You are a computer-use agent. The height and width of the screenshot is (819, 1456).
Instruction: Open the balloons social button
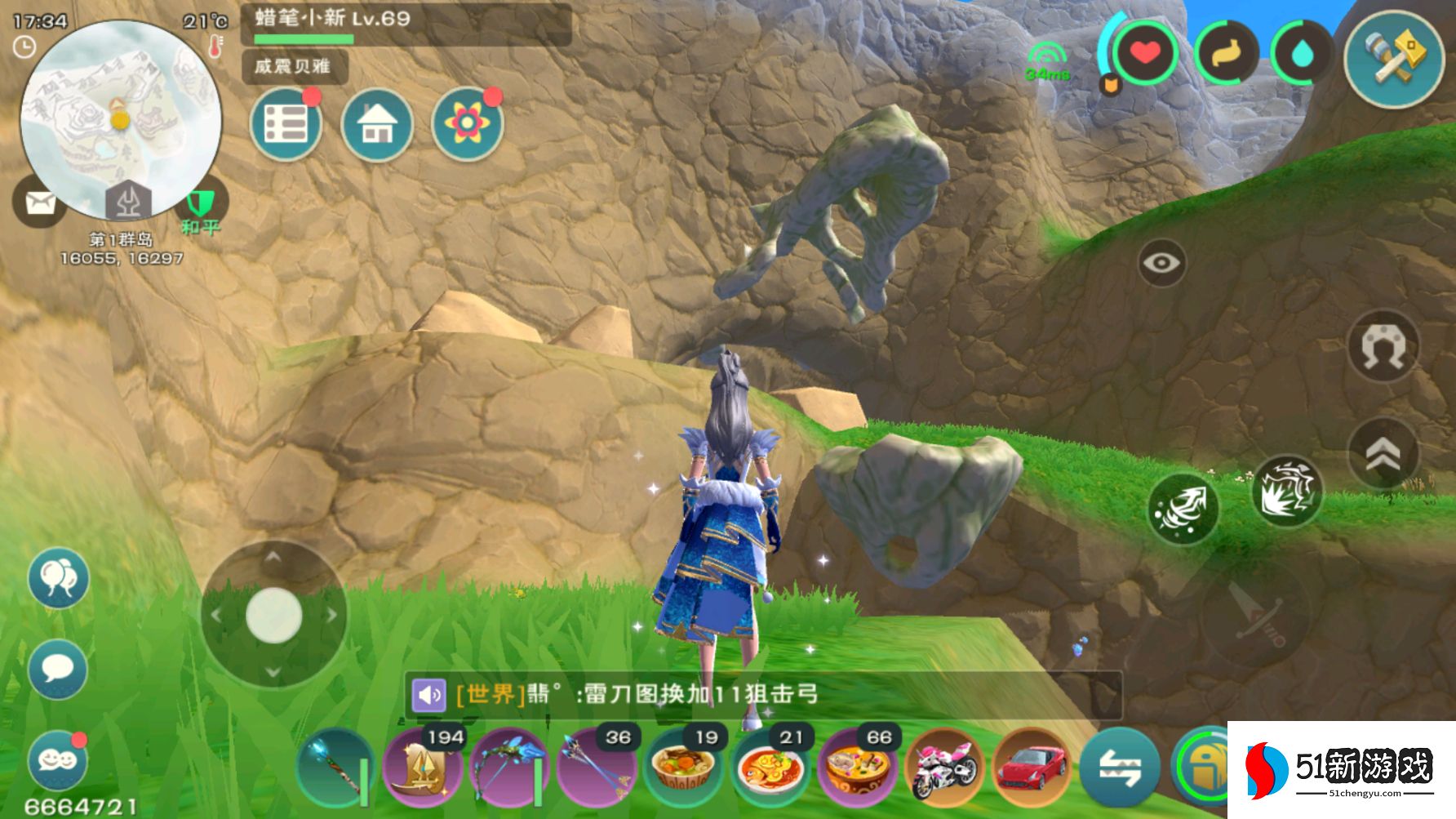coord(57,578)
